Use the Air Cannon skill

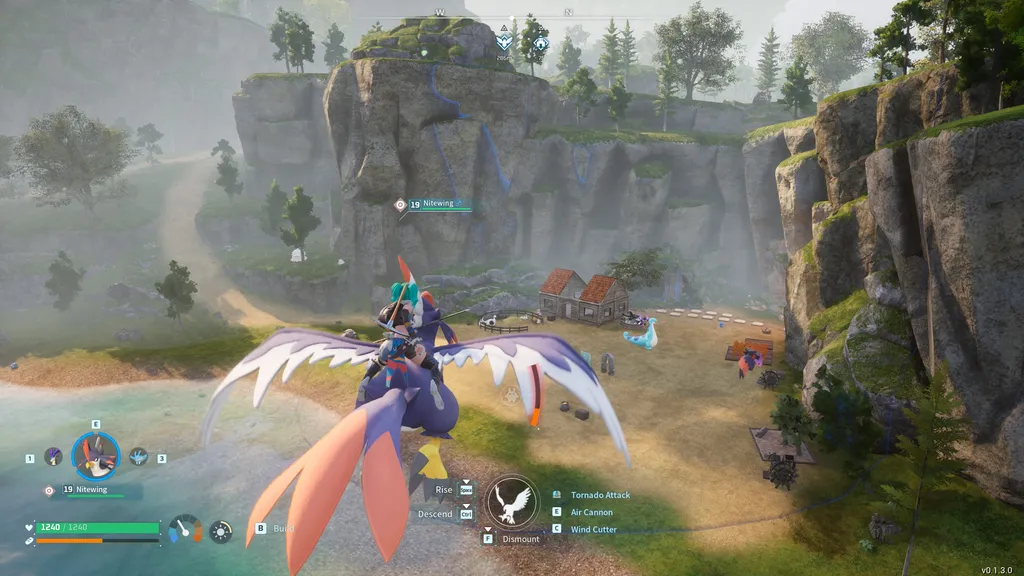point(592,512)
